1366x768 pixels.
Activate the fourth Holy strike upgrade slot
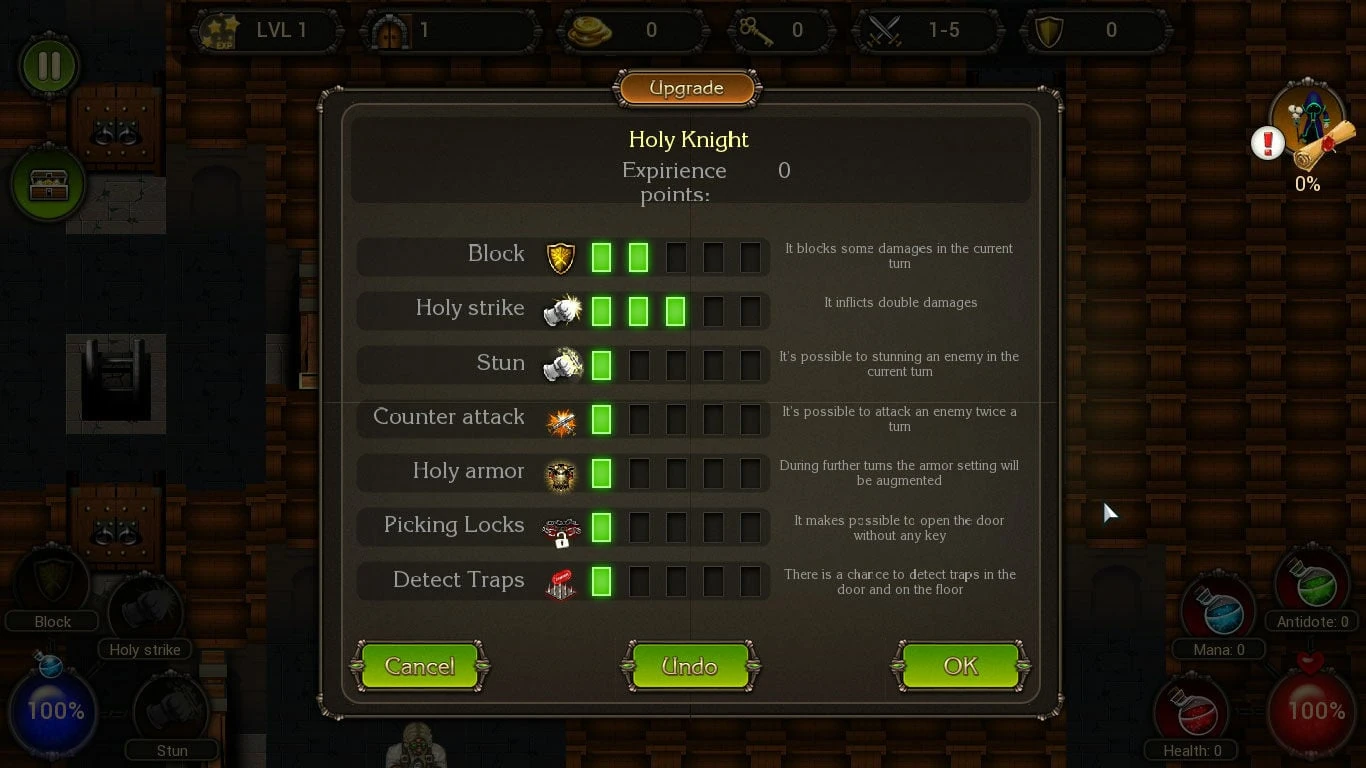tap(713, 311)
